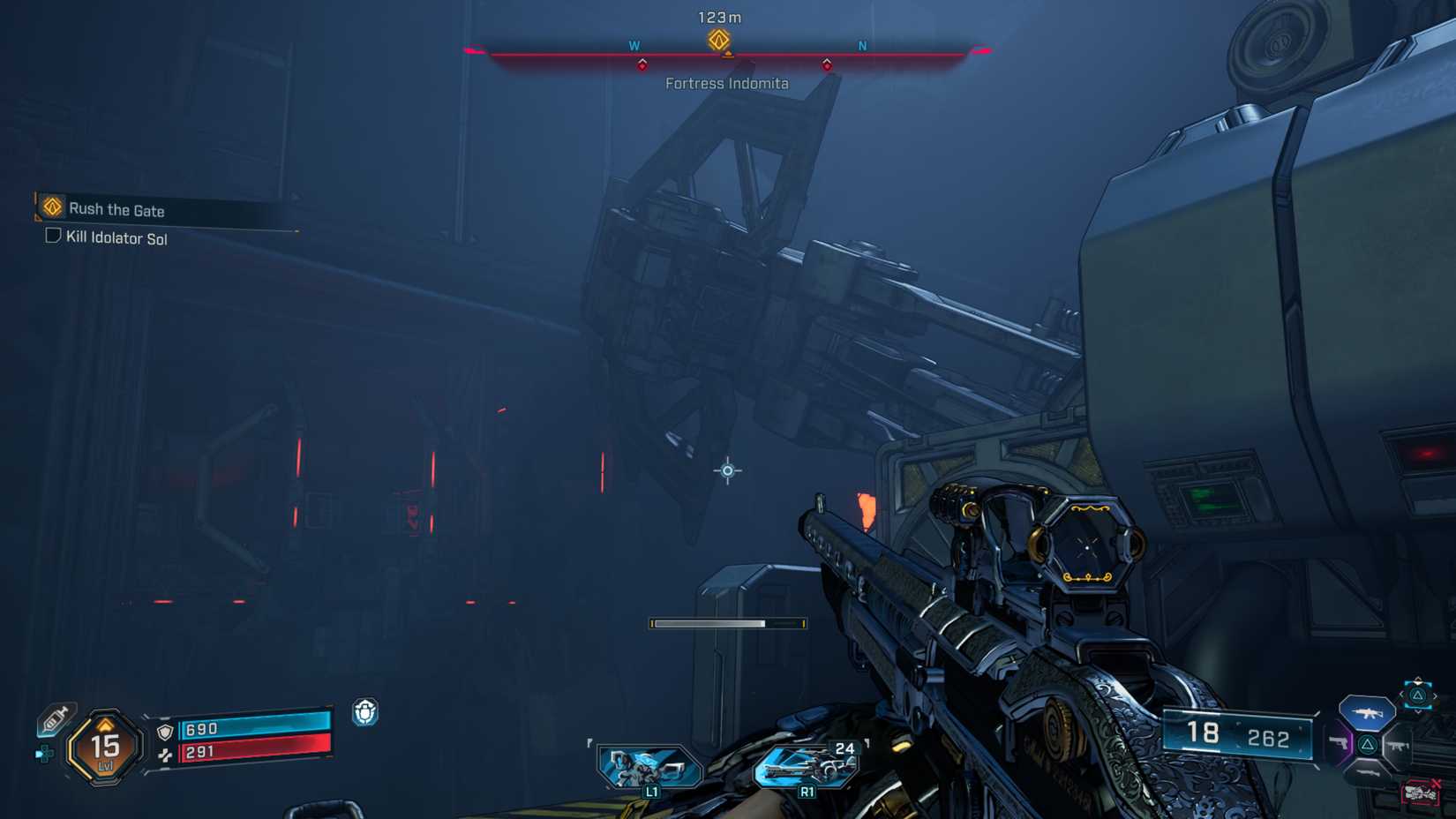Use the repair kit syringe icon
Image resolution: width=1456 pixels, height=819 pixels.
[x=55, y=719]
